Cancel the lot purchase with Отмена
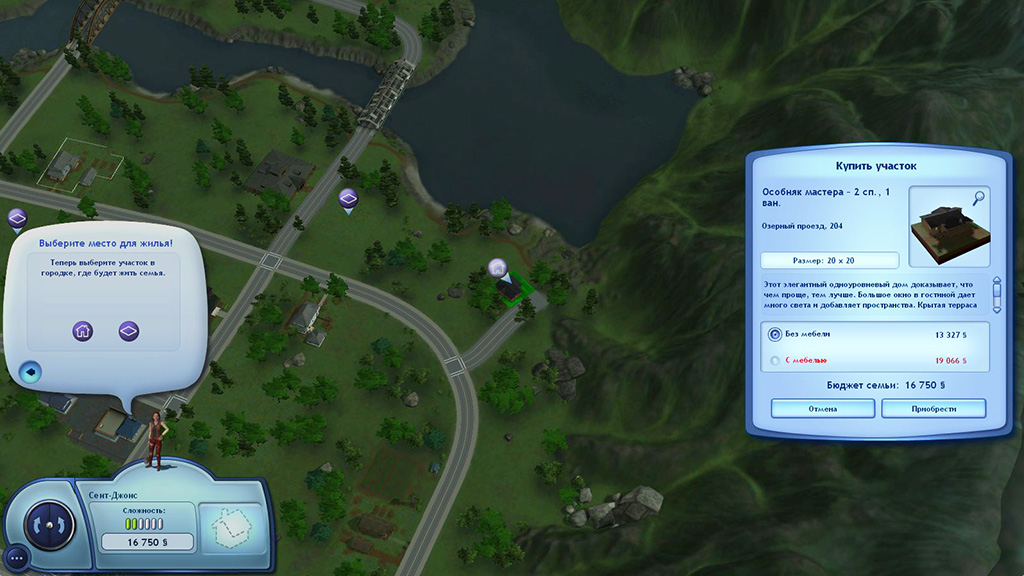The image size is (1024, 576). pyautogui.click(x=823, y=408)
